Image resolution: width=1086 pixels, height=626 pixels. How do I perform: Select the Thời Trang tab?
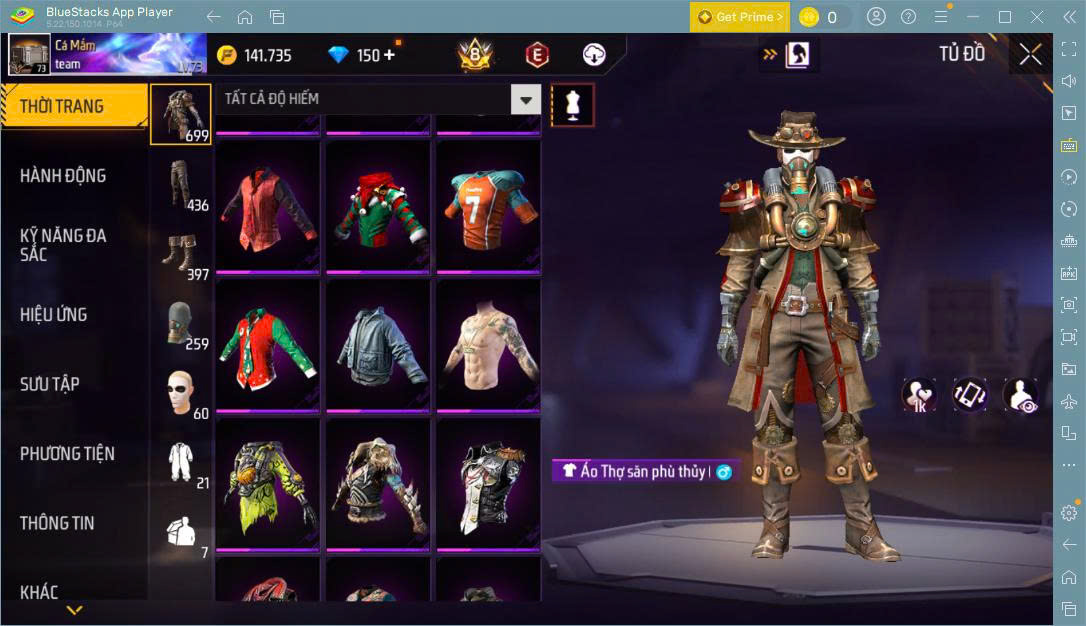point(62,106)
